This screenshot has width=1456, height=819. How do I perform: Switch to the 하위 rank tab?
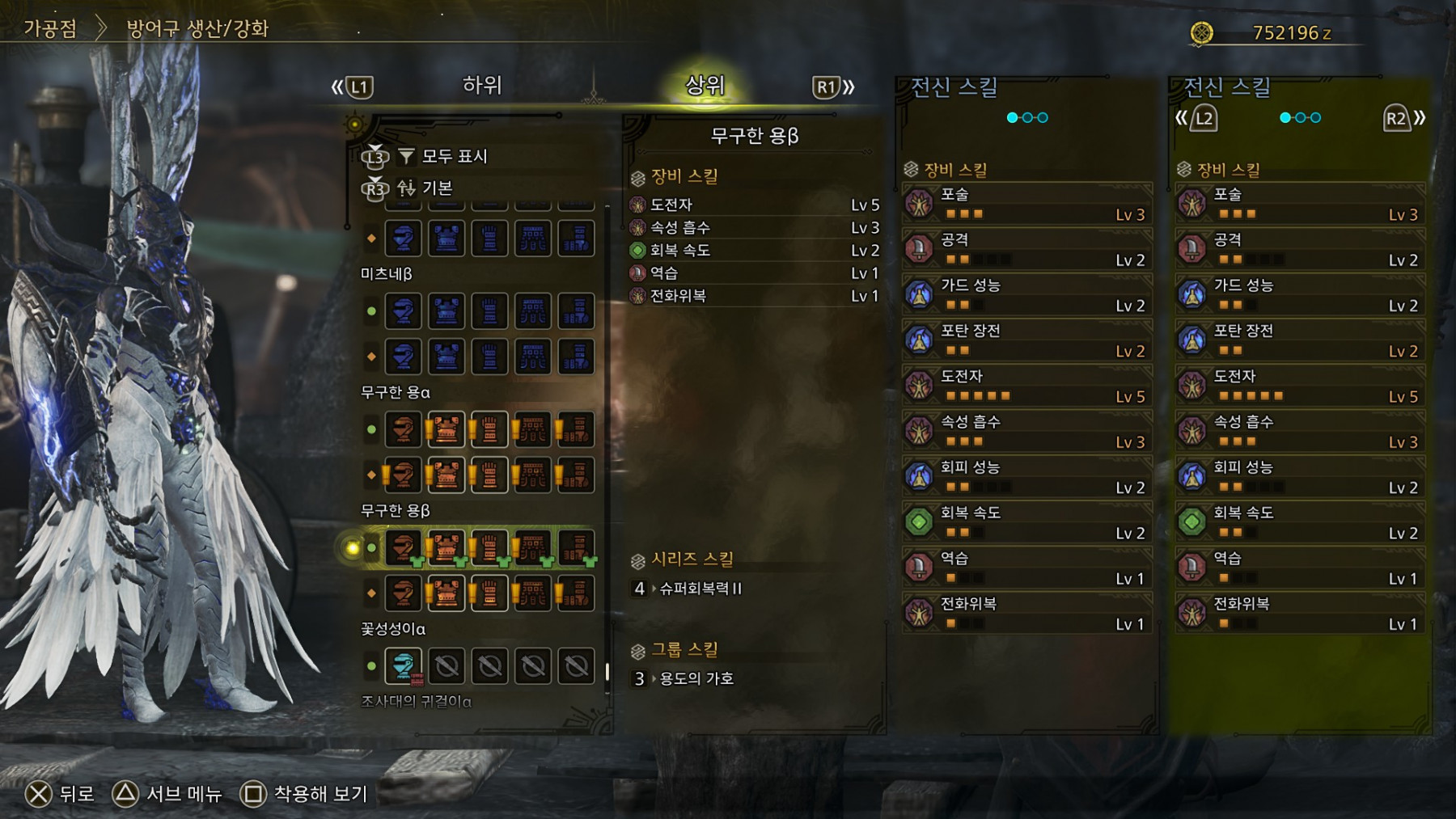click(x=482, y=86)
